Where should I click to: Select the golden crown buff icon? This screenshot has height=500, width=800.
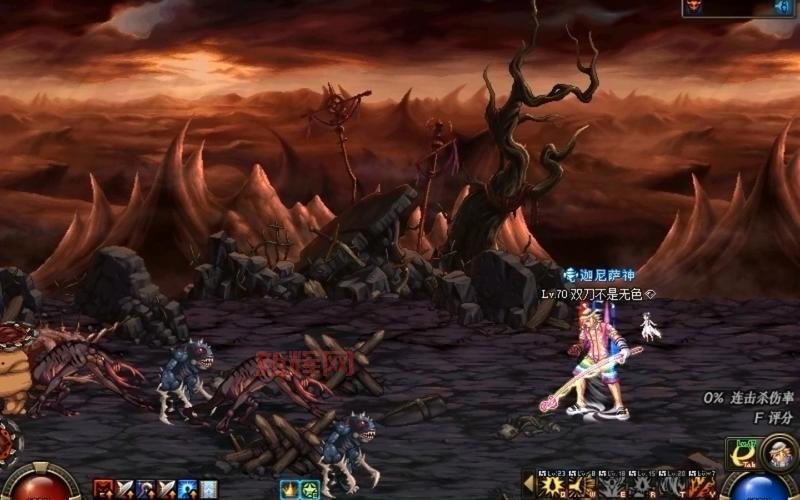[x=288, y=489]
